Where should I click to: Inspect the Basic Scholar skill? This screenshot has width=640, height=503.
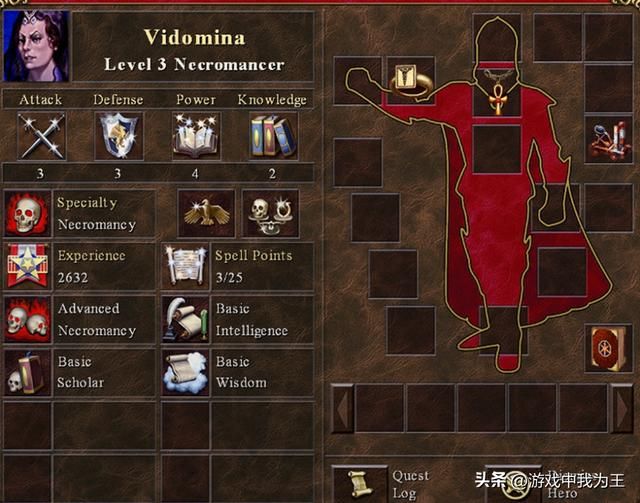[x=27, y=372]
